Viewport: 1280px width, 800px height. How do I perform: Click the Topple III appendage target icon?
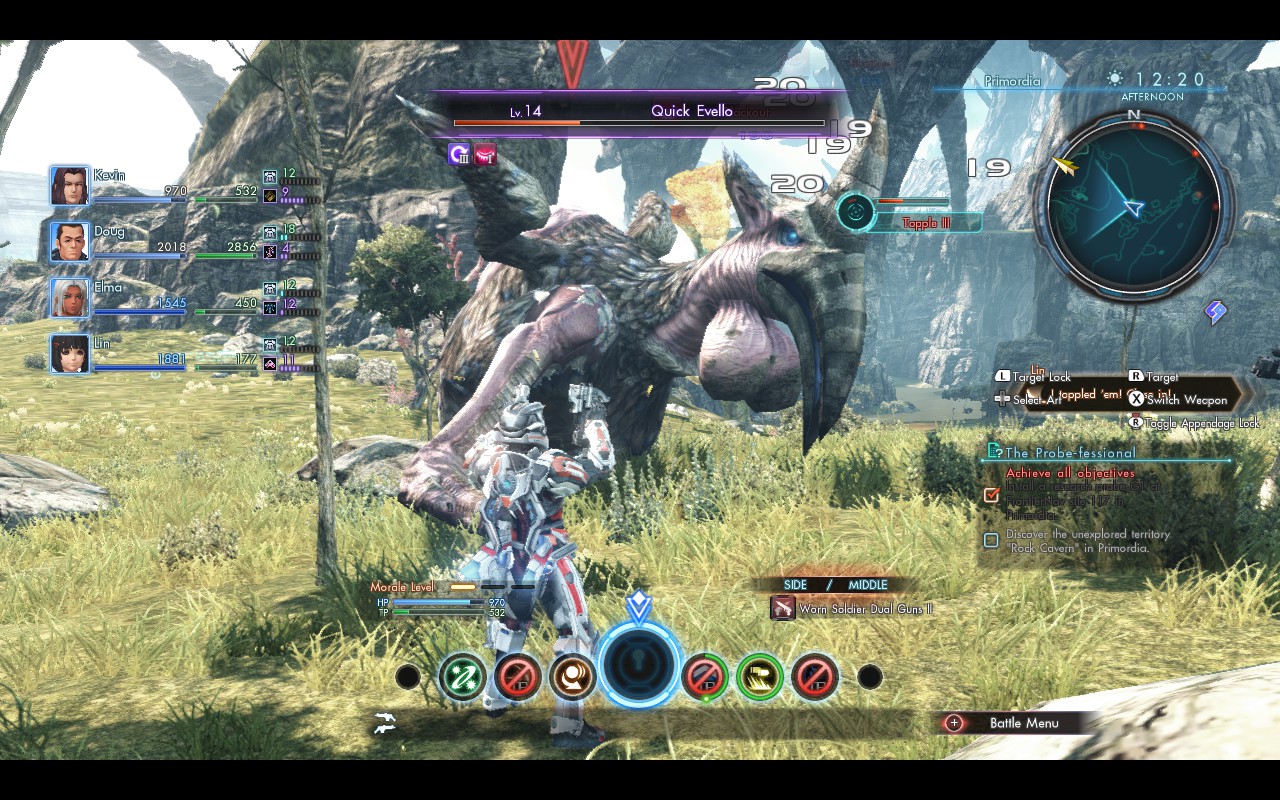click(x=855, y=210)
